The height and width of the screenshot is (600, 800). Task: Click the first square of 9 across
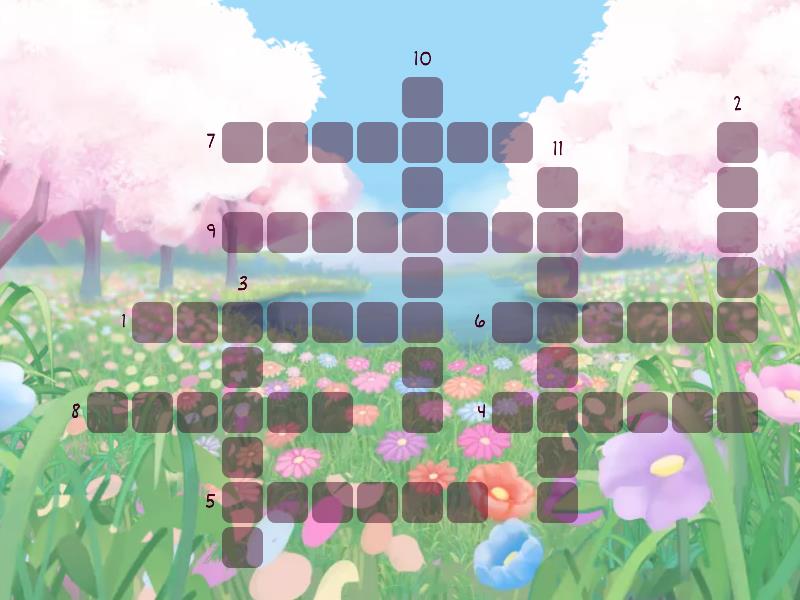pos(242,232)
